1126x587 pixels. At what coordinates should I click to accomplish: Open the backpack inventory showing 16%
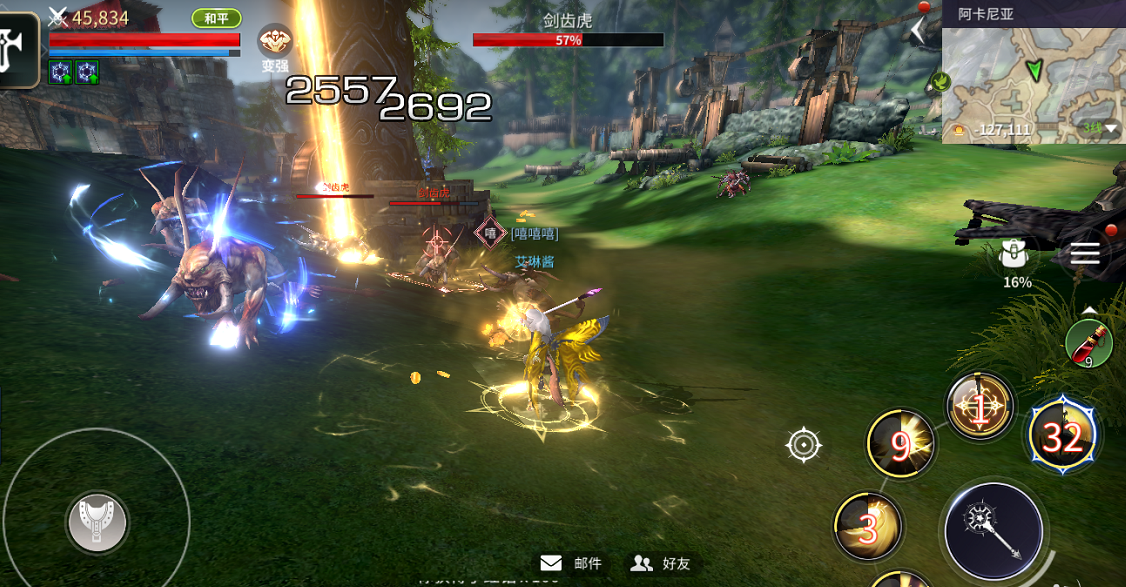point(1016,258)
